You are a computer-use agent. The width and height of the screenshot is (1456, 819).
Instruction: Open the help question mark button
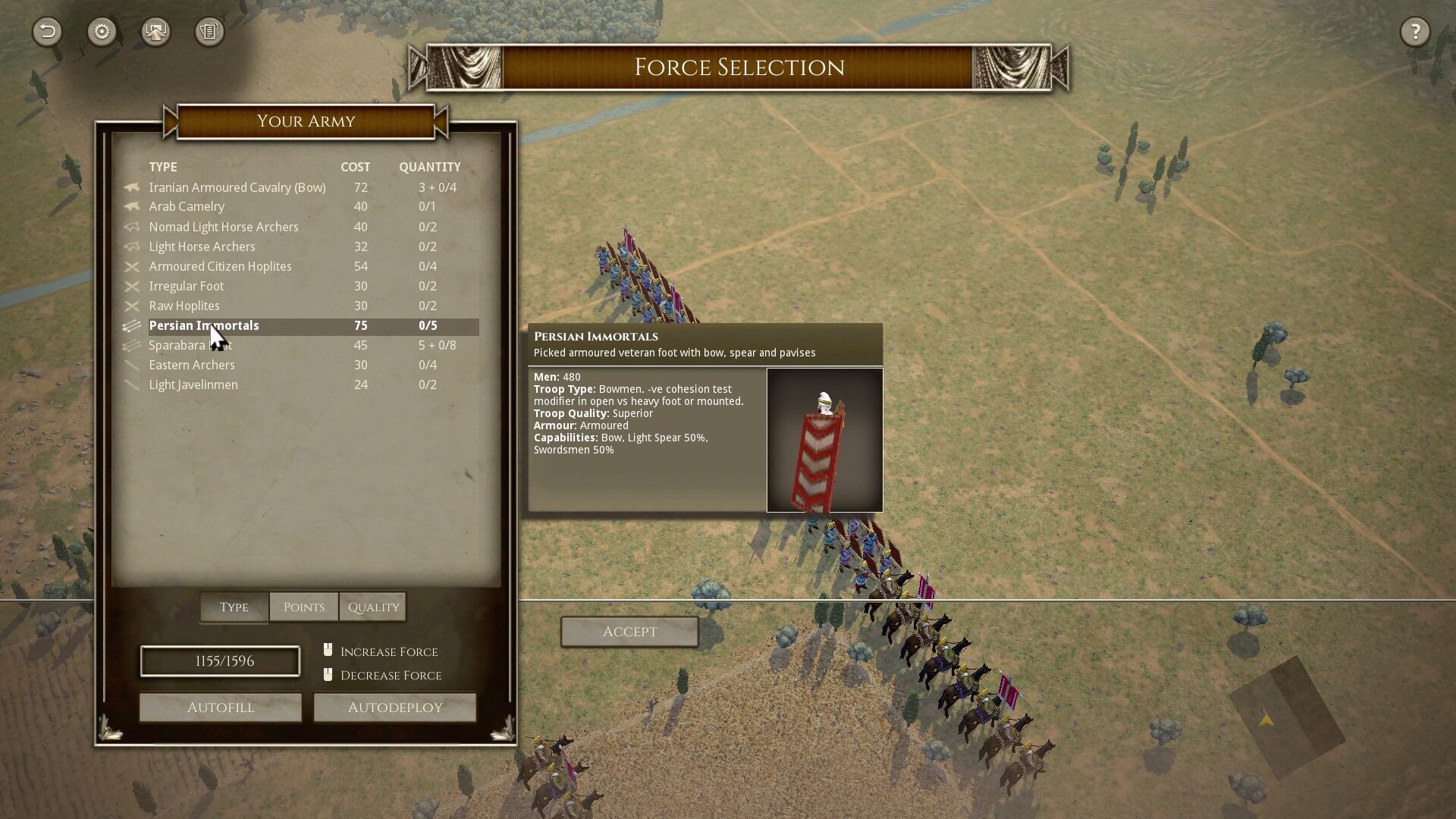point(1414,32)
